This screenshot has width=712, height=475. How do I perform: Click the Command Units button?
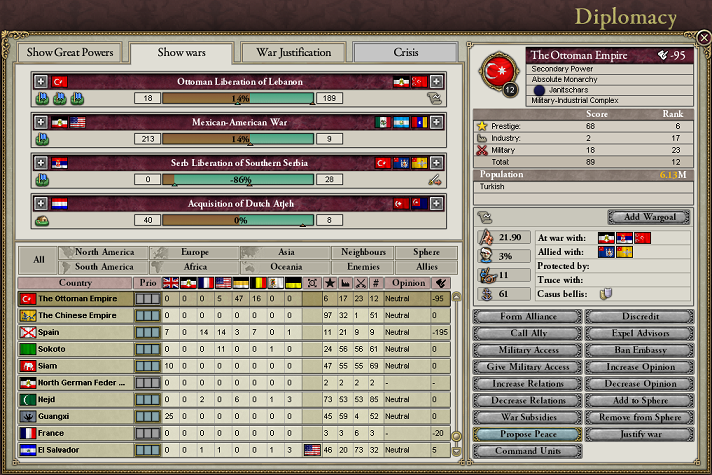point(527,451)
